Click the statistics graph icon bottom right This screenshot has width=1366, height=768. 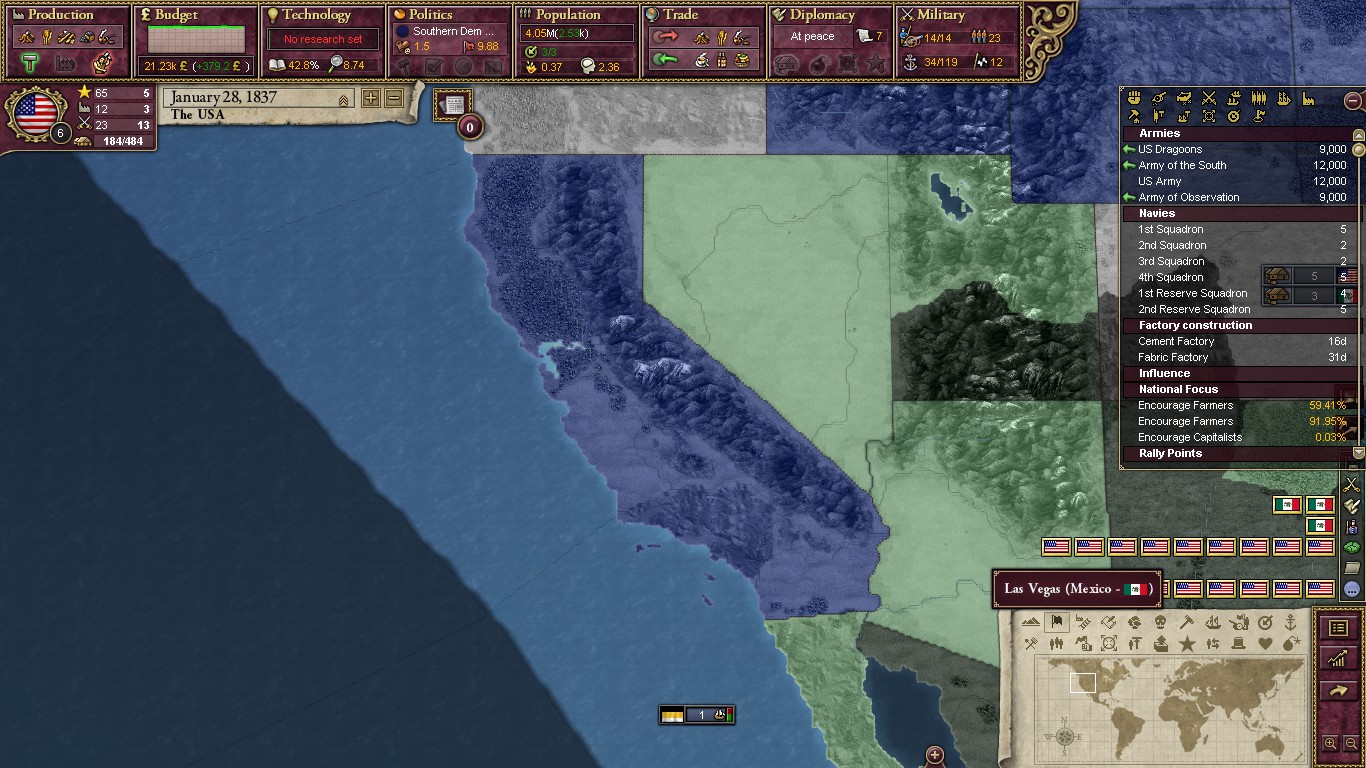tap(1340, 659)
